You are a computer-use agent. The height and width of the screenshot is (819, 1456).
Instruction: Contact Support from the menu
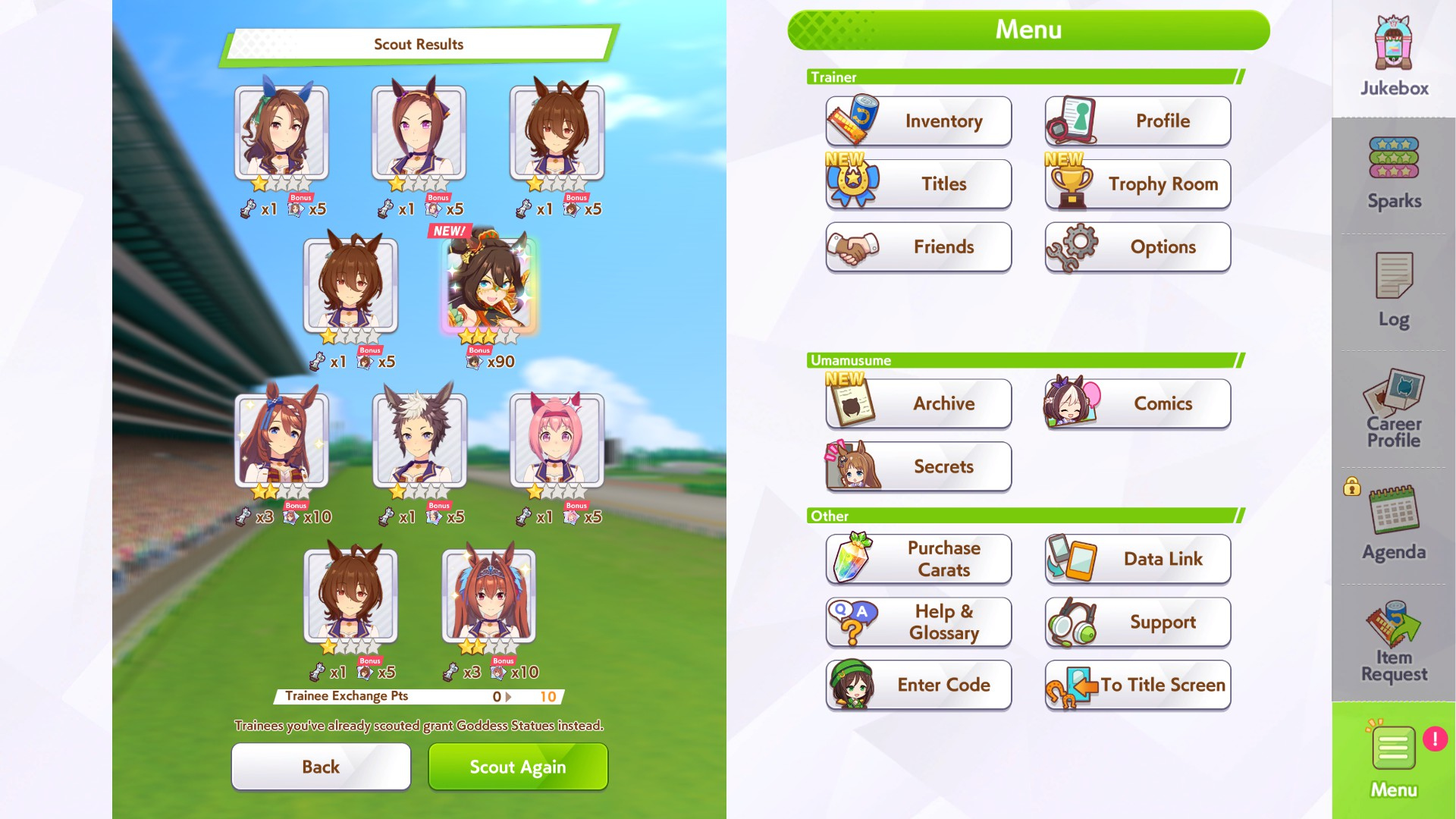pyautogui.click(x=1137, y=622)
